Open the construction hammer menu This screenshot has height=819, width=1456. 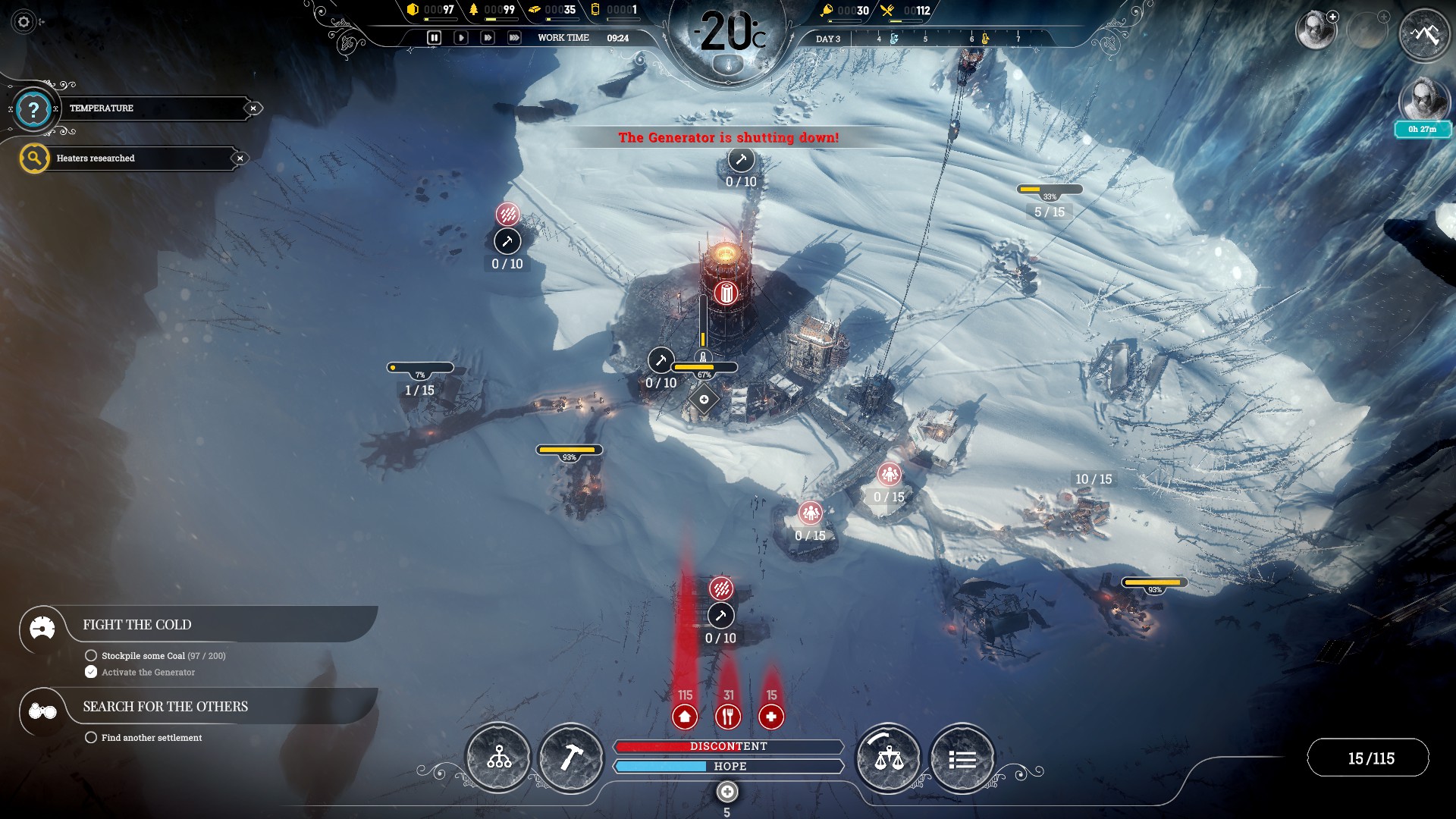(x=571, y=757)
